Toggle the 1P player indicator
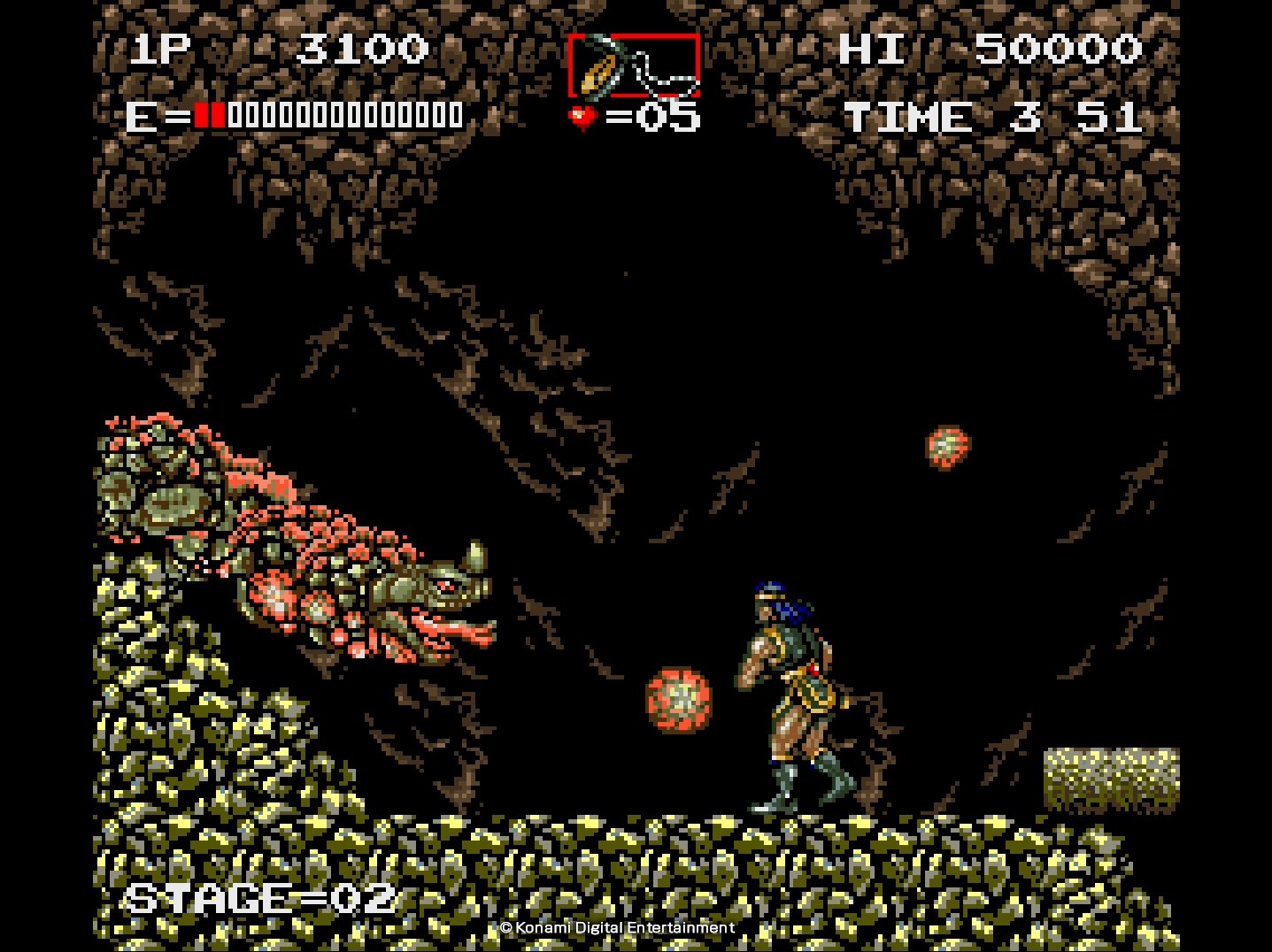 coord(162,48)
